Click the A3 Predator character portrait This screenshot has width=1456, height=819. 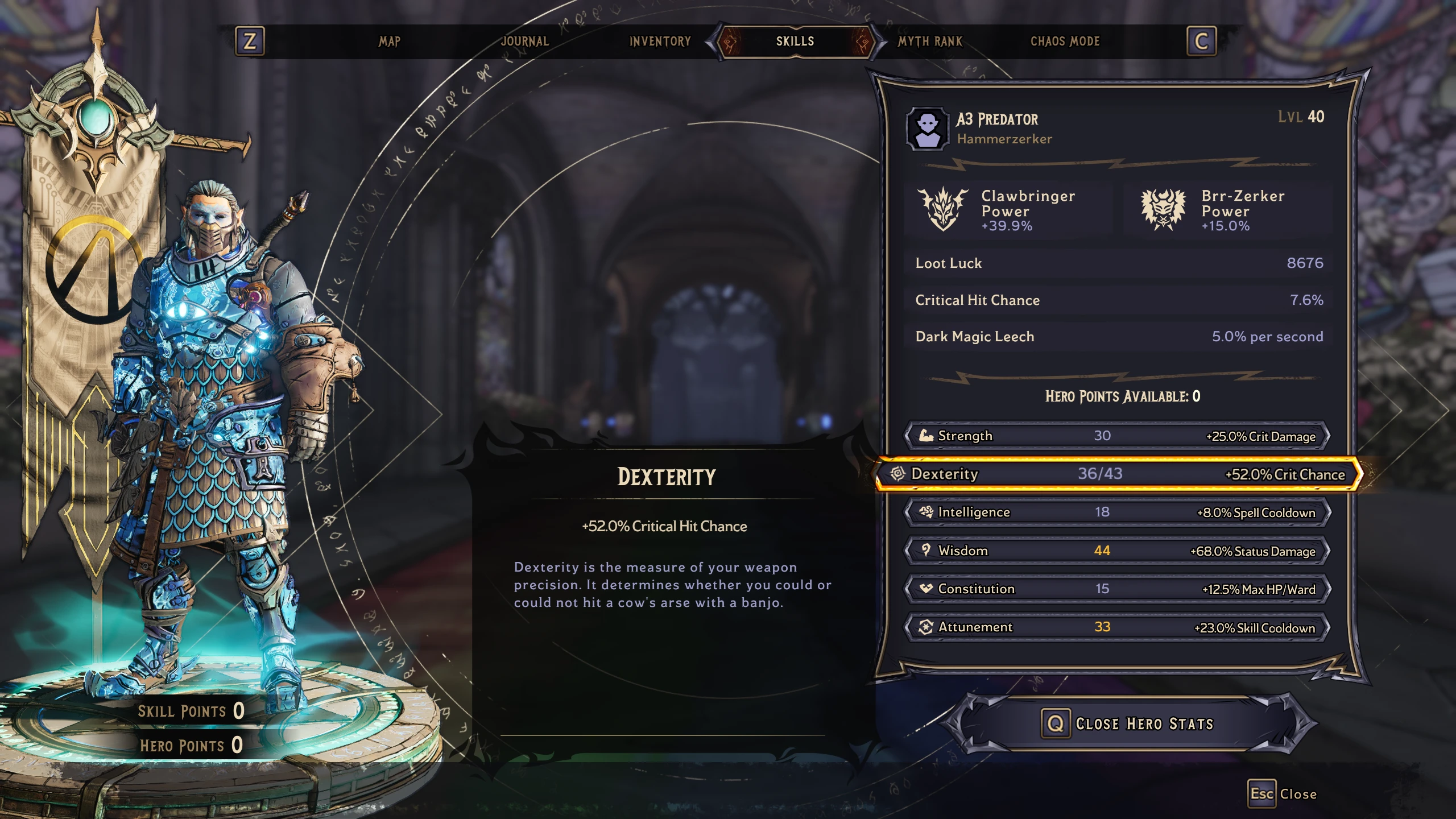(927, 129)
